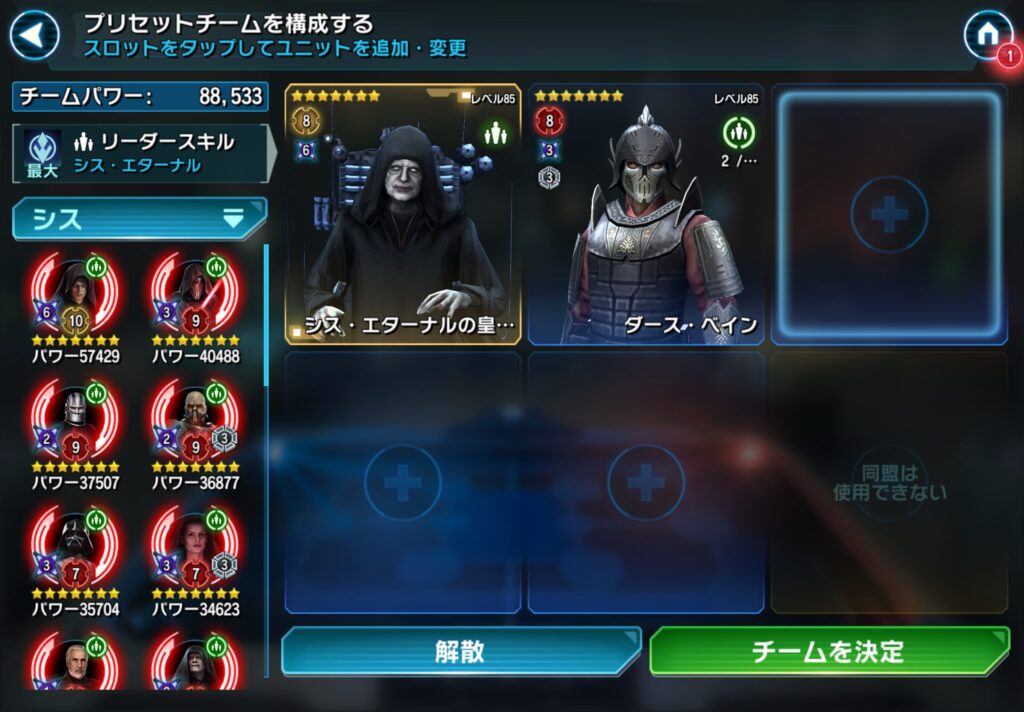1024x712 pixels.
Task: Select the Darth Bane team slot
Action: (646, 214)
